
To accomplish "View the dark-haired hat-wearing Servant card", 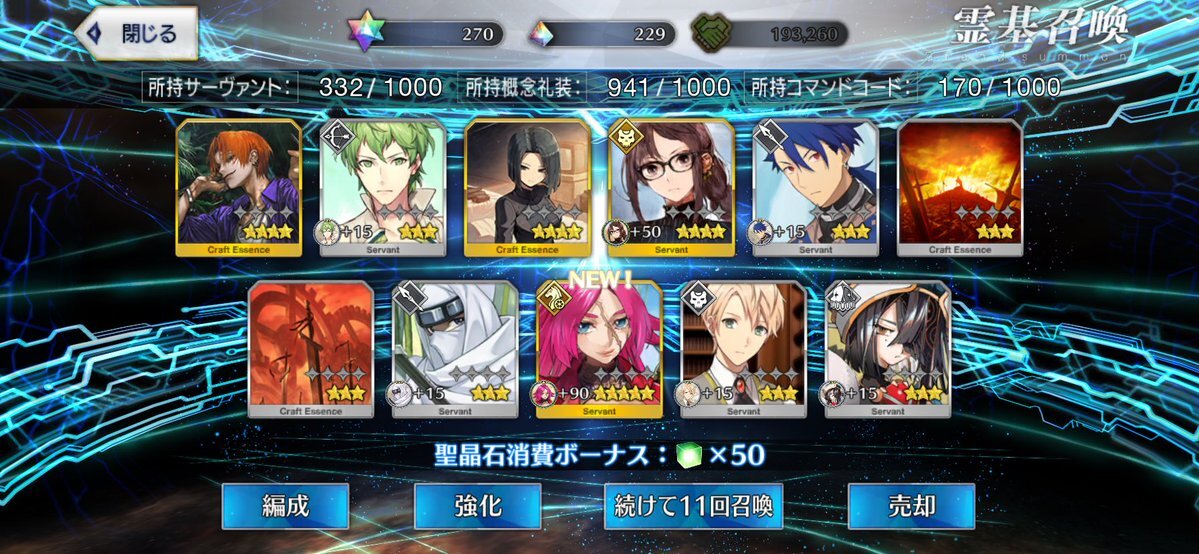I will click(888, 348).
